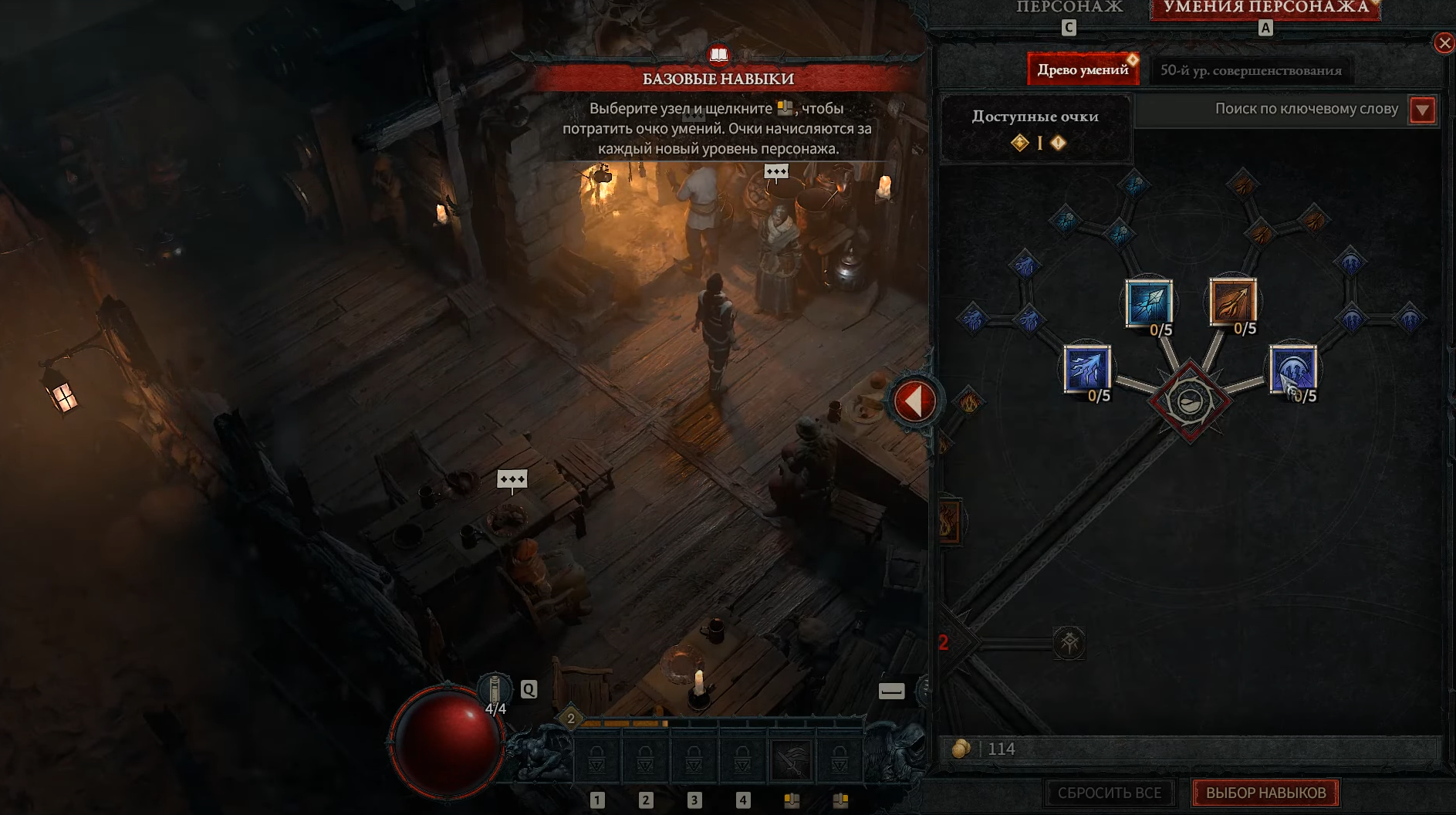Expand the red search filter dropdown arrow
Image resolution: width=1456 pixels, height=815 pixels.
pyautogui.click(x=1422, y=110)
